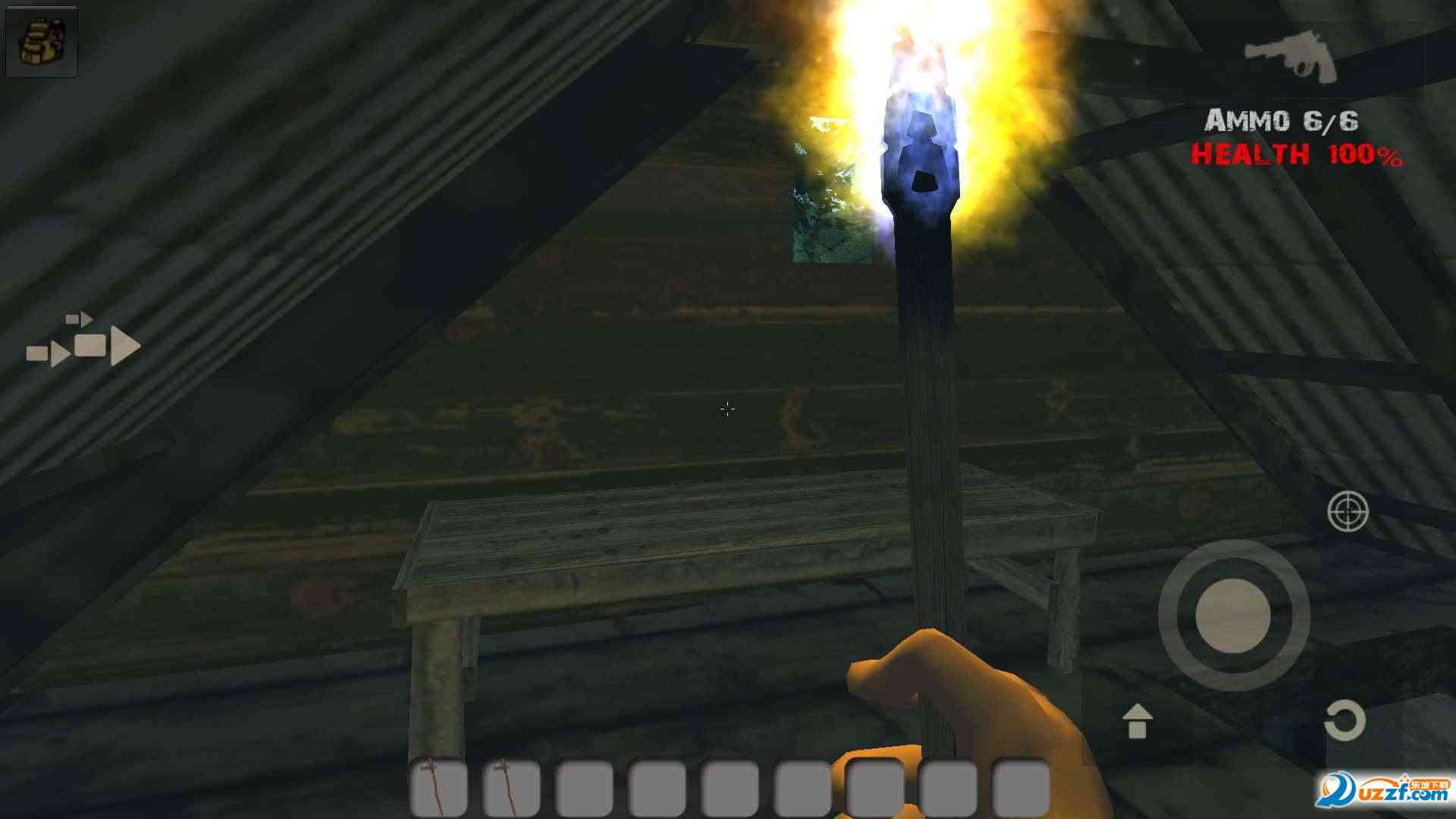Viewport: 1456px width, 819px height.
Task: Tap the circular reload arrow button
Action: [1345, 720]
